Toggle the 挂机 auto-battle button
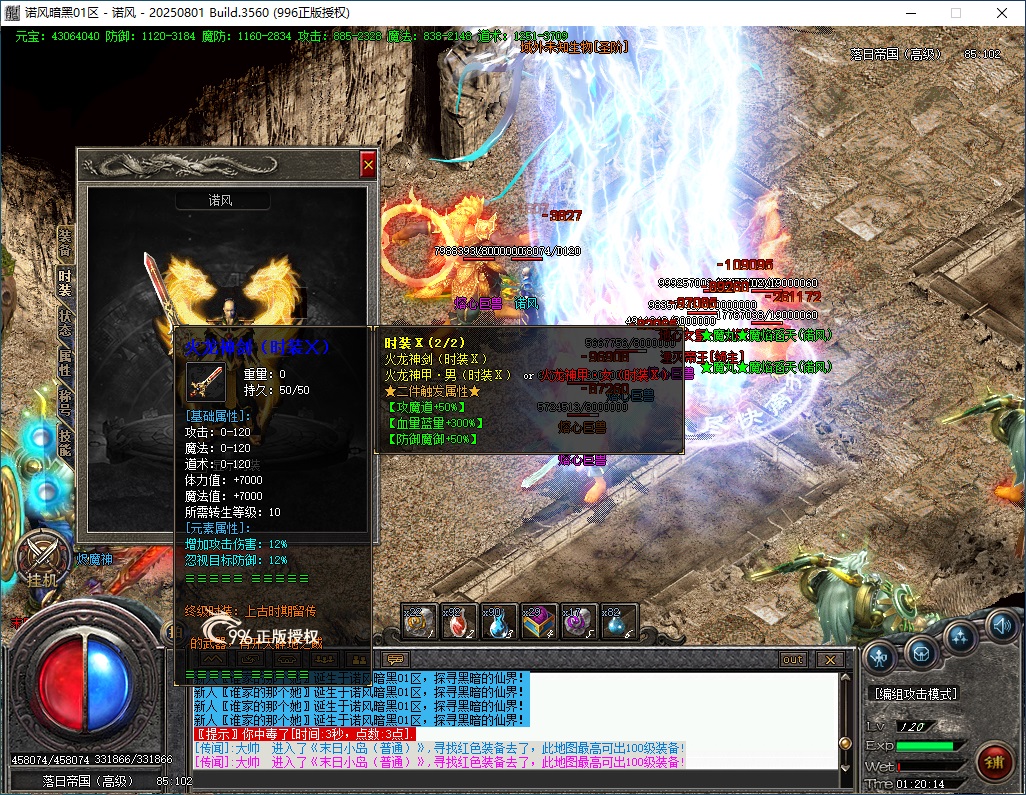1026x795 pixels. click(43, 559)
